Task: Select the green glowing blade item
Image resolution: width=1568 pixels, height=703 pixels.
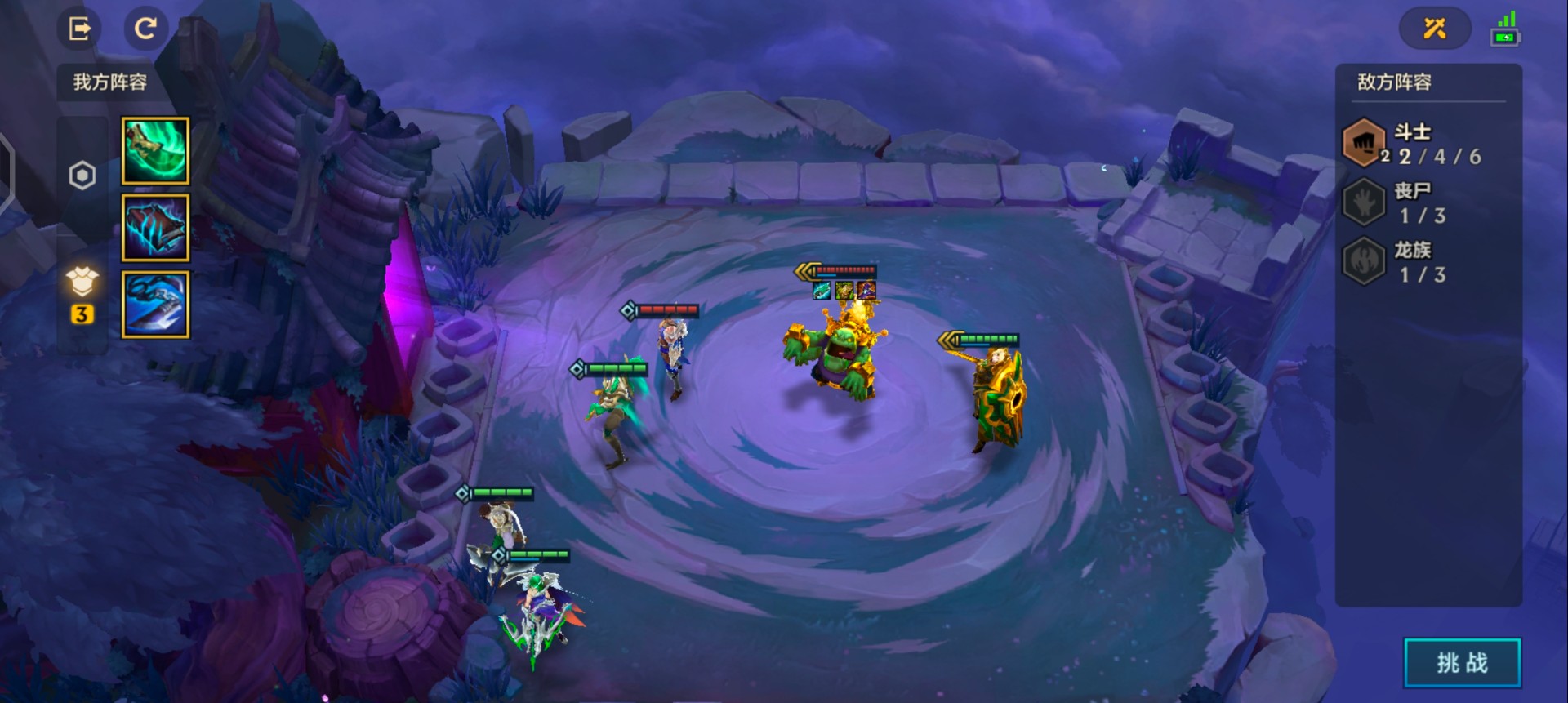Action: point(155,150)
